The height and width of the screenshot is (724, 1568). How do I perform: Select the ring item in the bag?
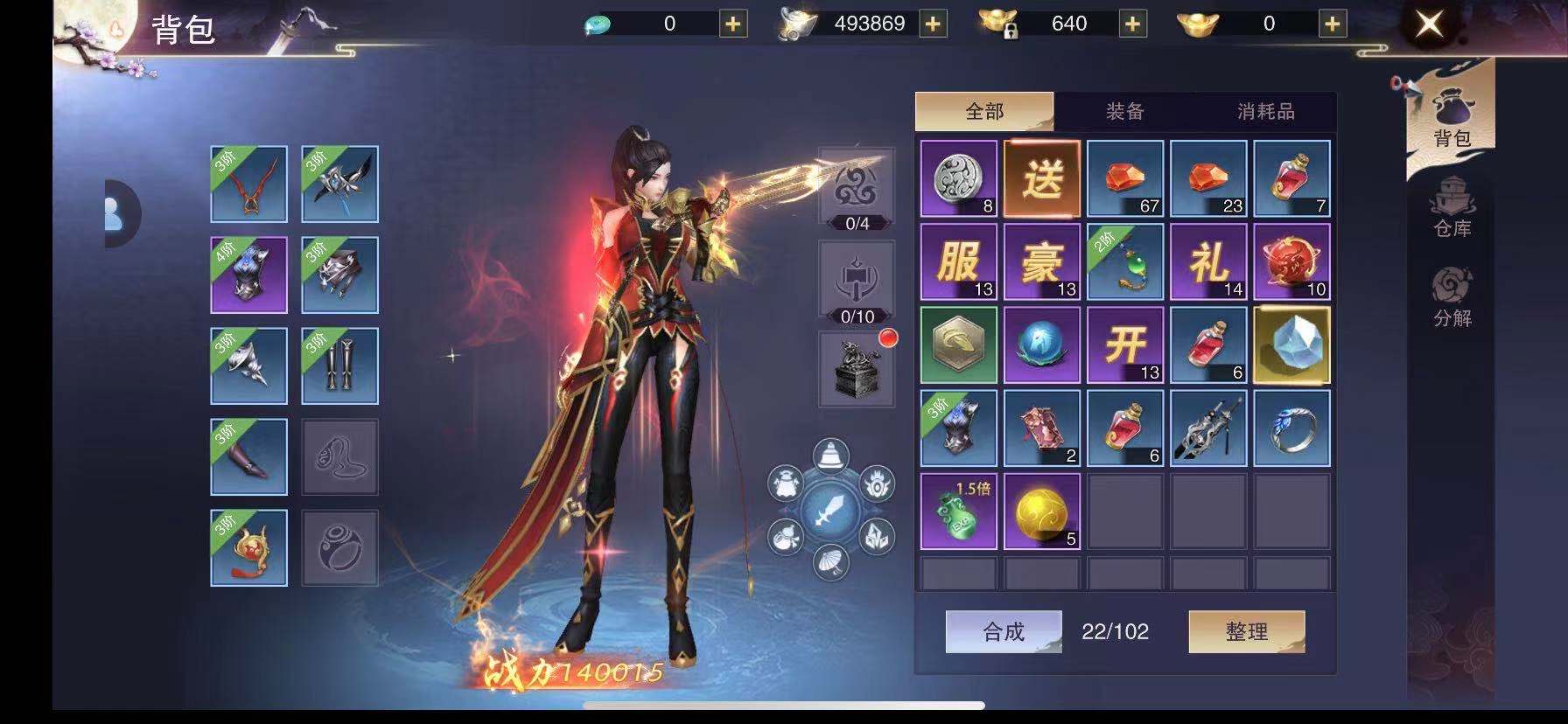click(1291, 428)
